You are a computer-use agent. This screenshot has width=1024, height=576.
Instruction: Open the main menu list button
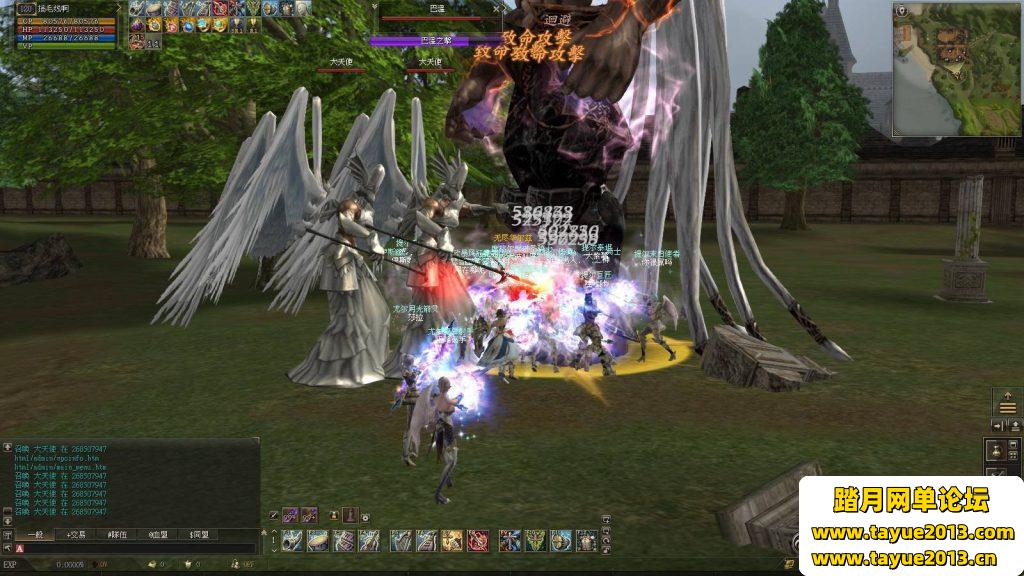(1007, 404)
